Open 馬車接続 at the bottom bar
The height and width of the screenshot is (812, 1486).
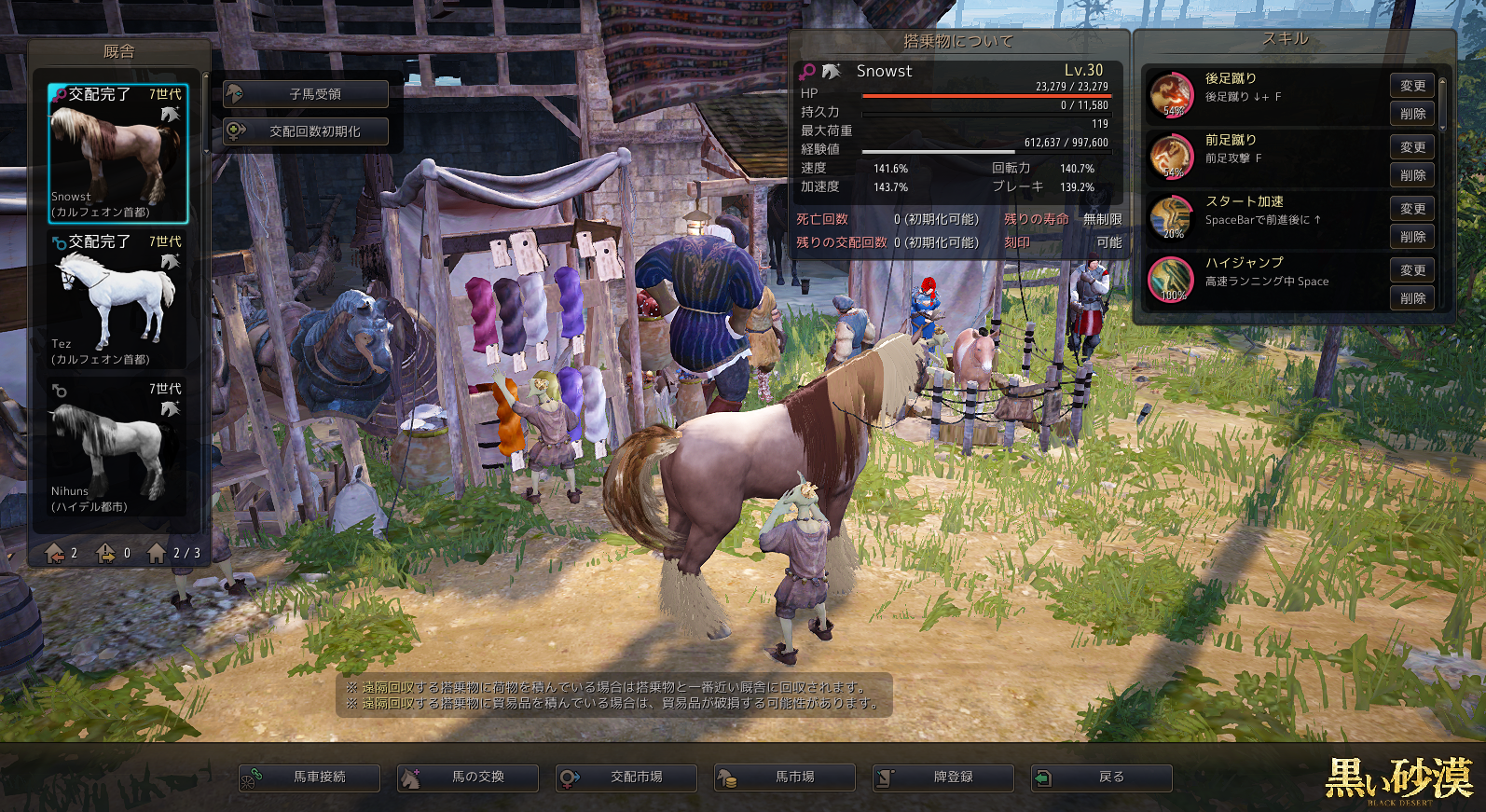(x=310, y=778)
